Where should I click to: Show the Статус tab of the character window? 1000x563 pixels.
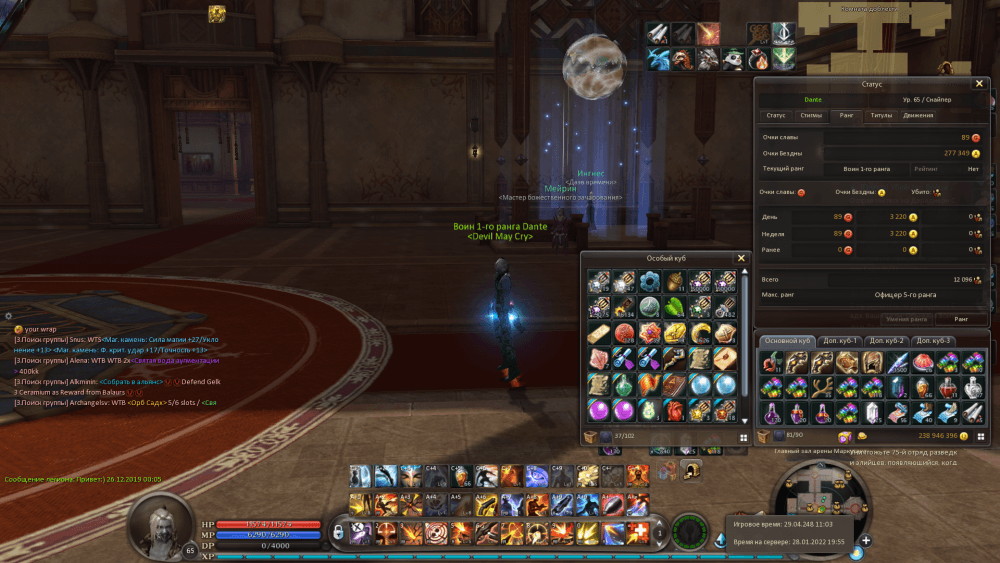776,116
